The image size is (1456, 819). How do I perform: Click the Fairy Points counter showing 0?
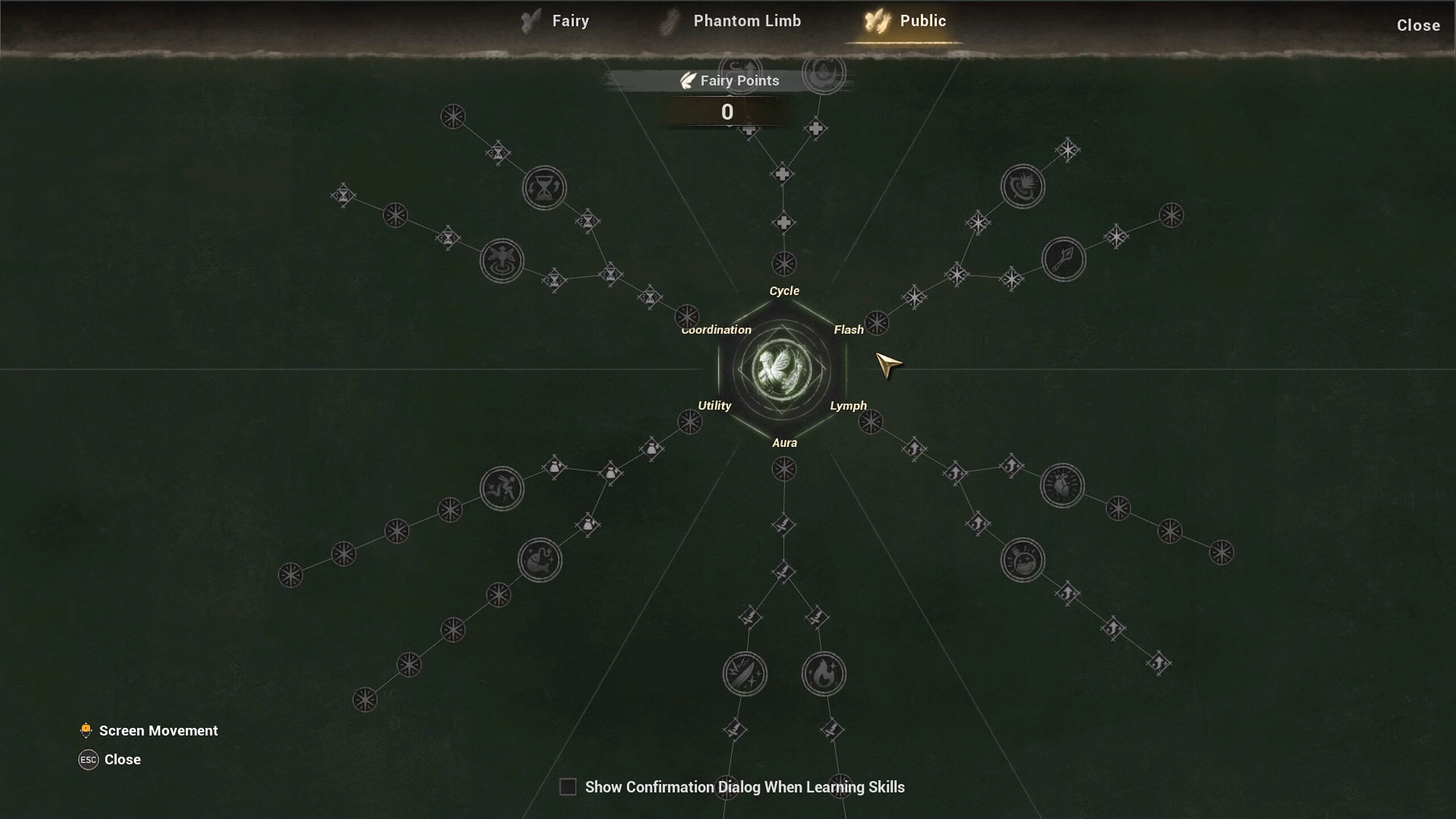tap(728, 112)
